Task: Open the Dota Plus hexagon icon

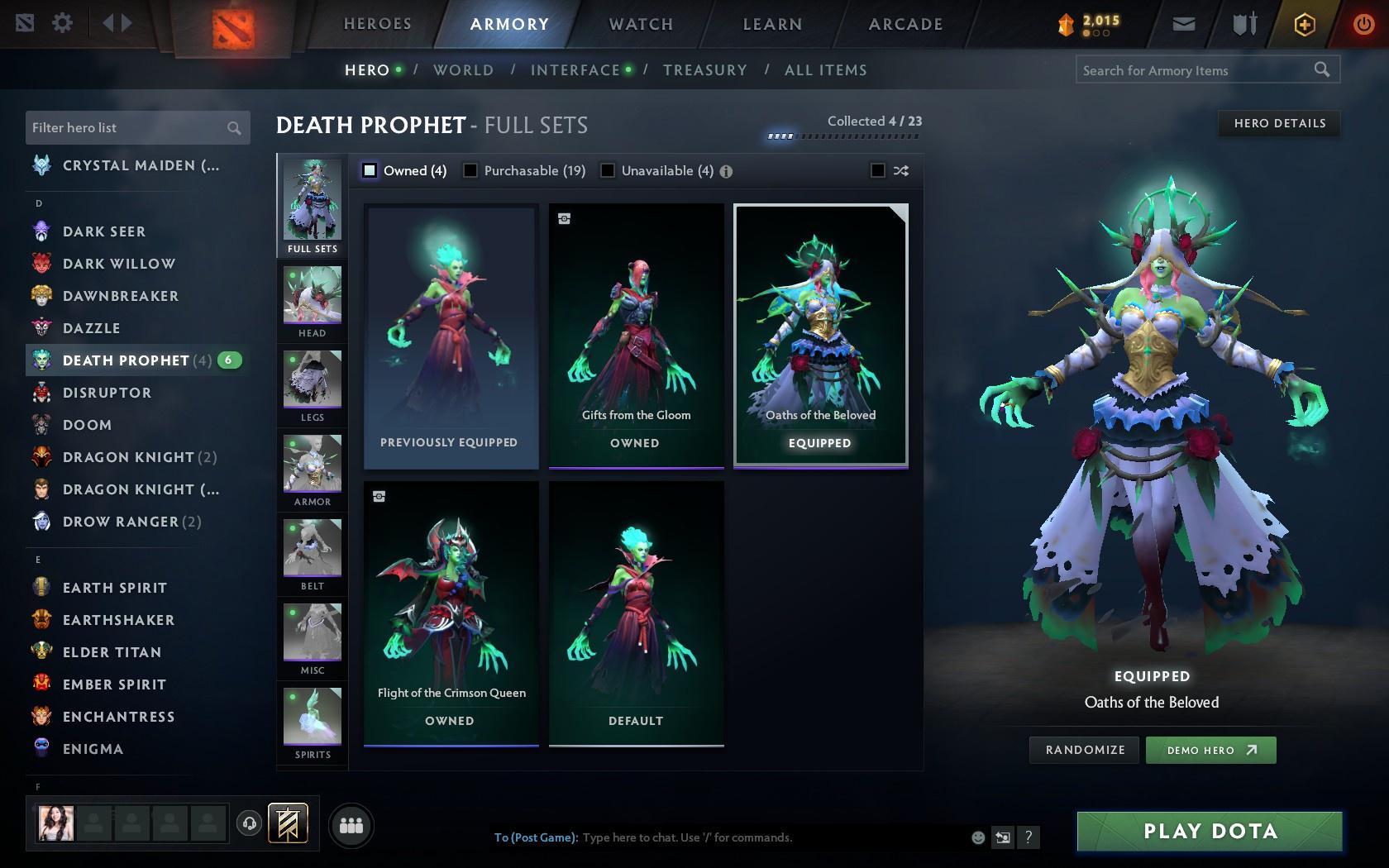Action: [1305, 24]
